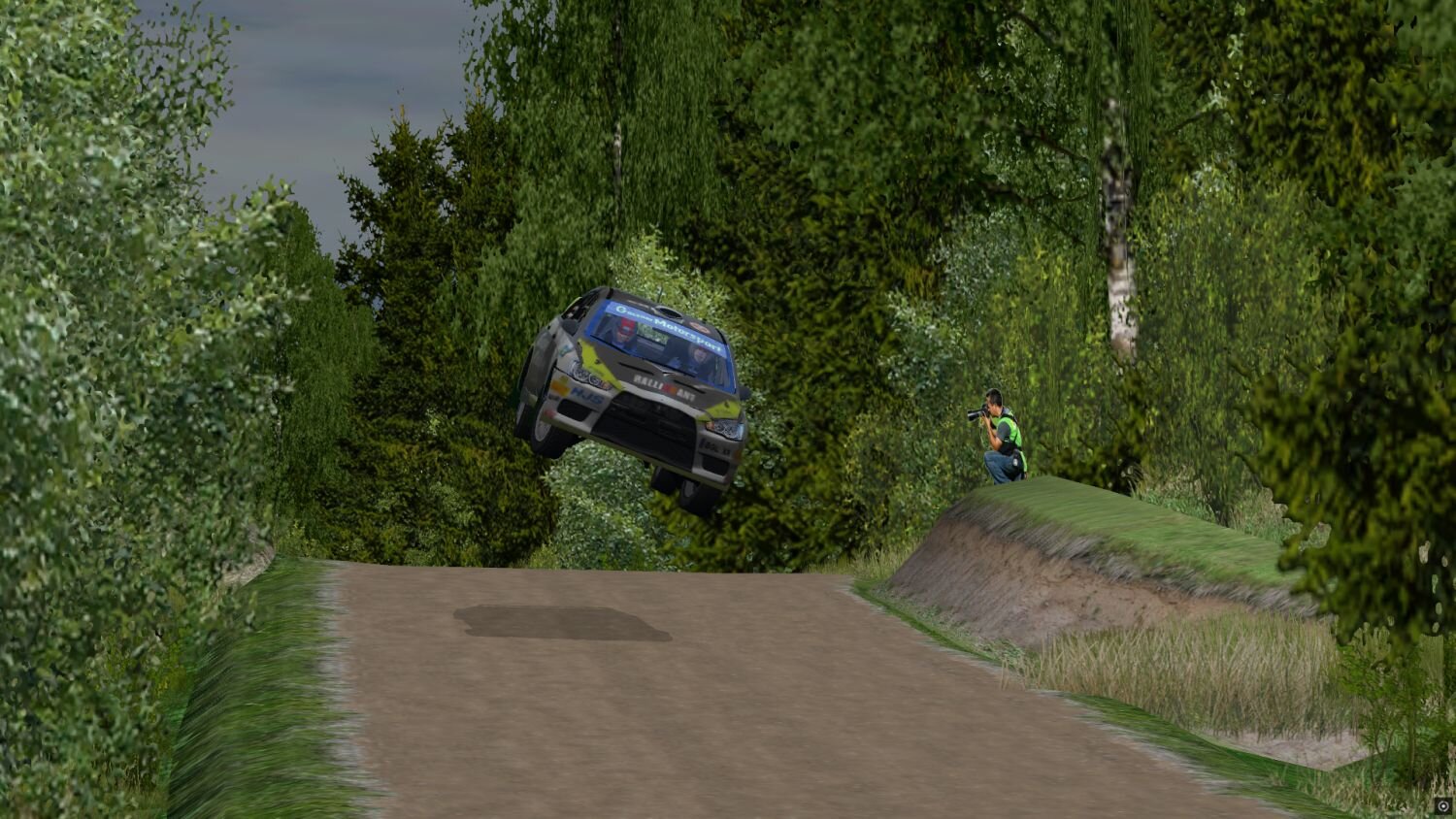This screenshot has height=819, width=1456.
Task: Click the circular record icon in the corner
Action: [x=1443, y=806]
